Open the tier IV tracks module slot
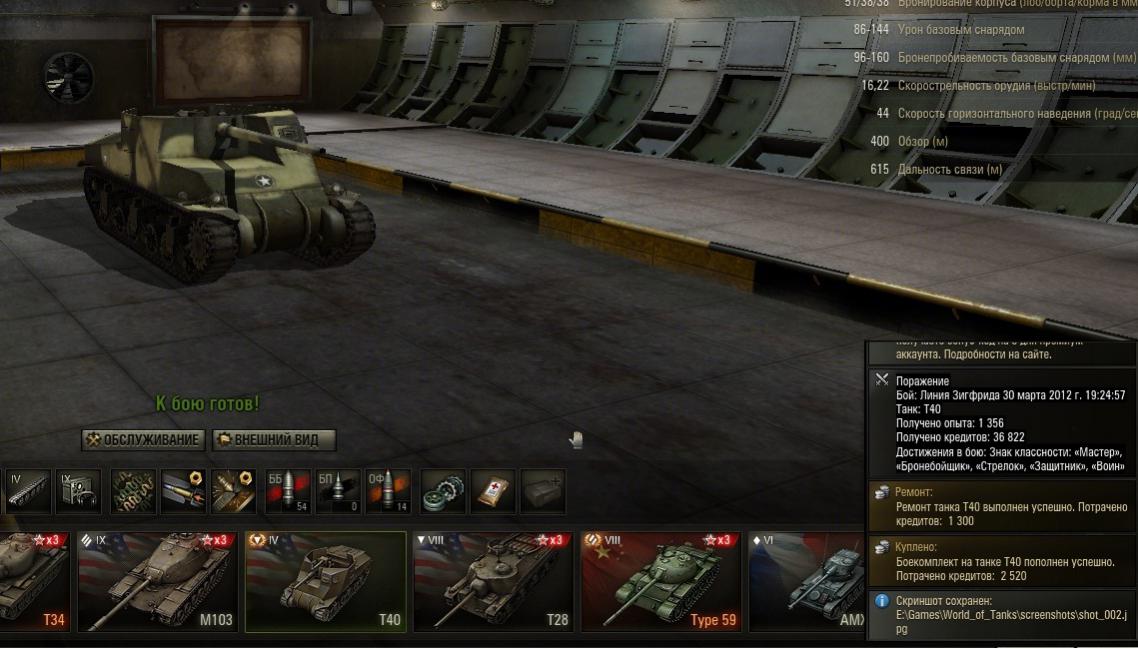Screen dimensions: 1138x649 29,491
